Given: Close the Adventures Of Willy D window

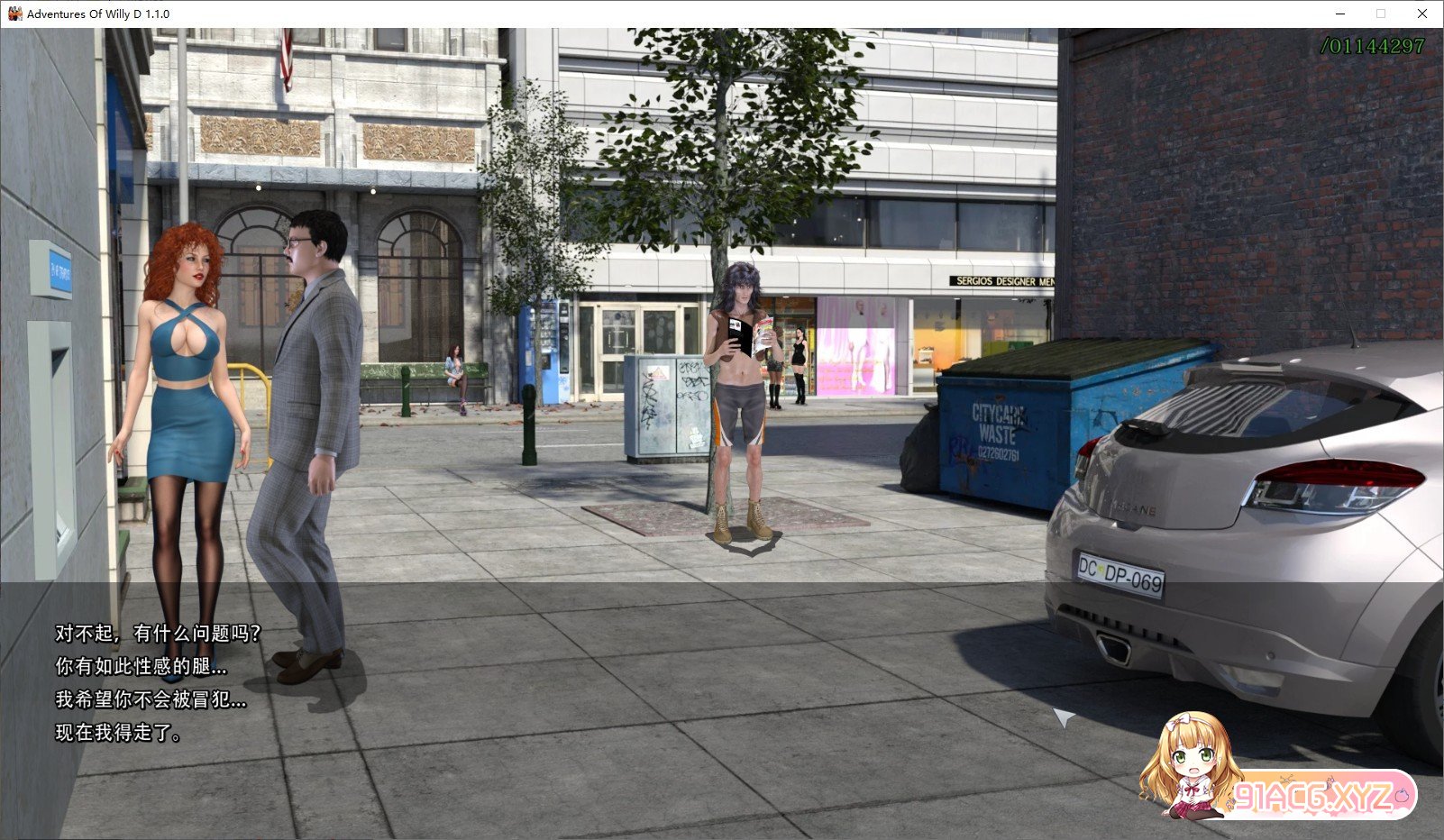Looking at the screenshot, I should pyautogui.click(x=1421, y=14).
